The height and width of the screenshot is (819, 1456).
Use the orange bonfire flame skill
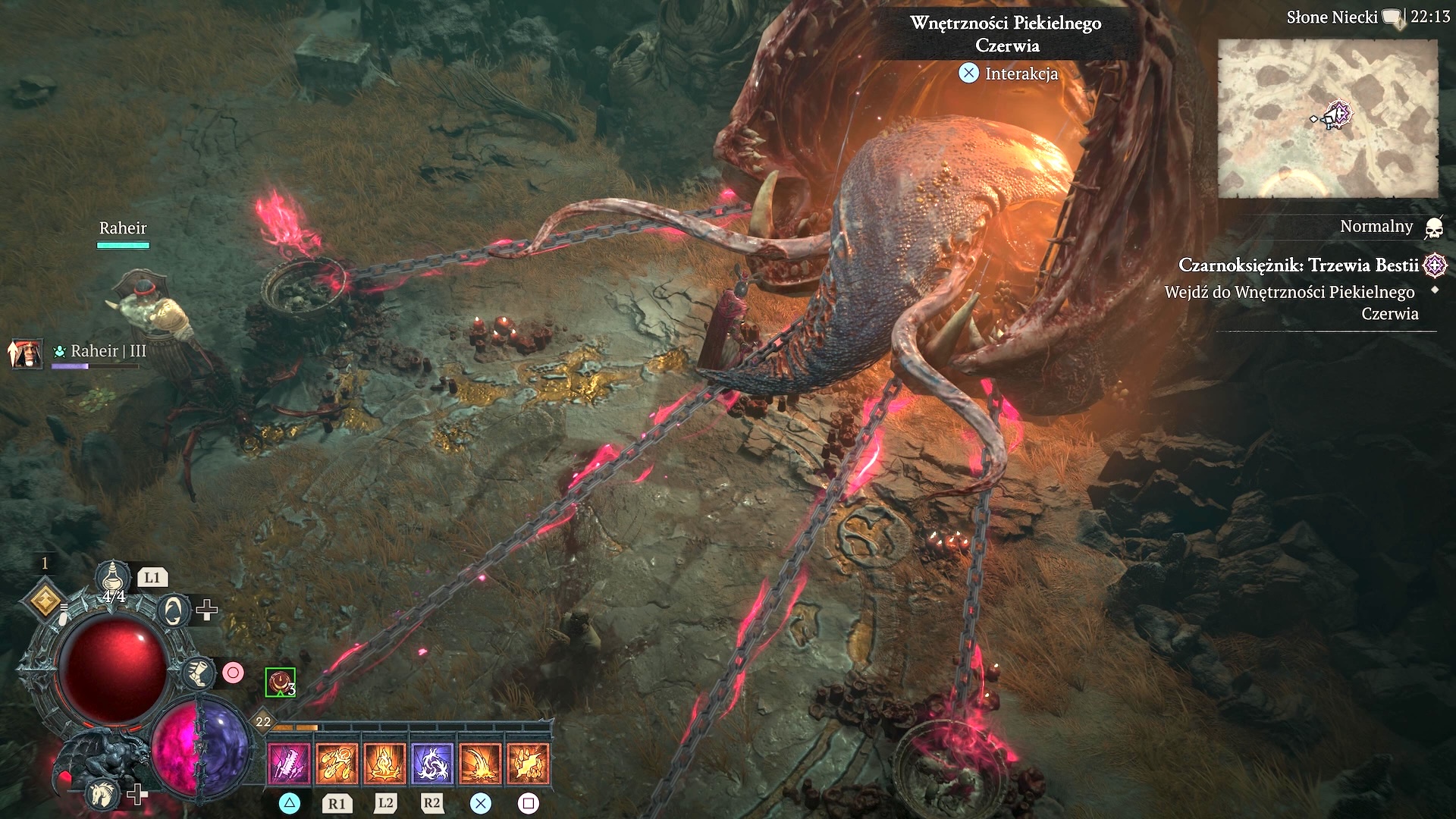coord(384,762)
